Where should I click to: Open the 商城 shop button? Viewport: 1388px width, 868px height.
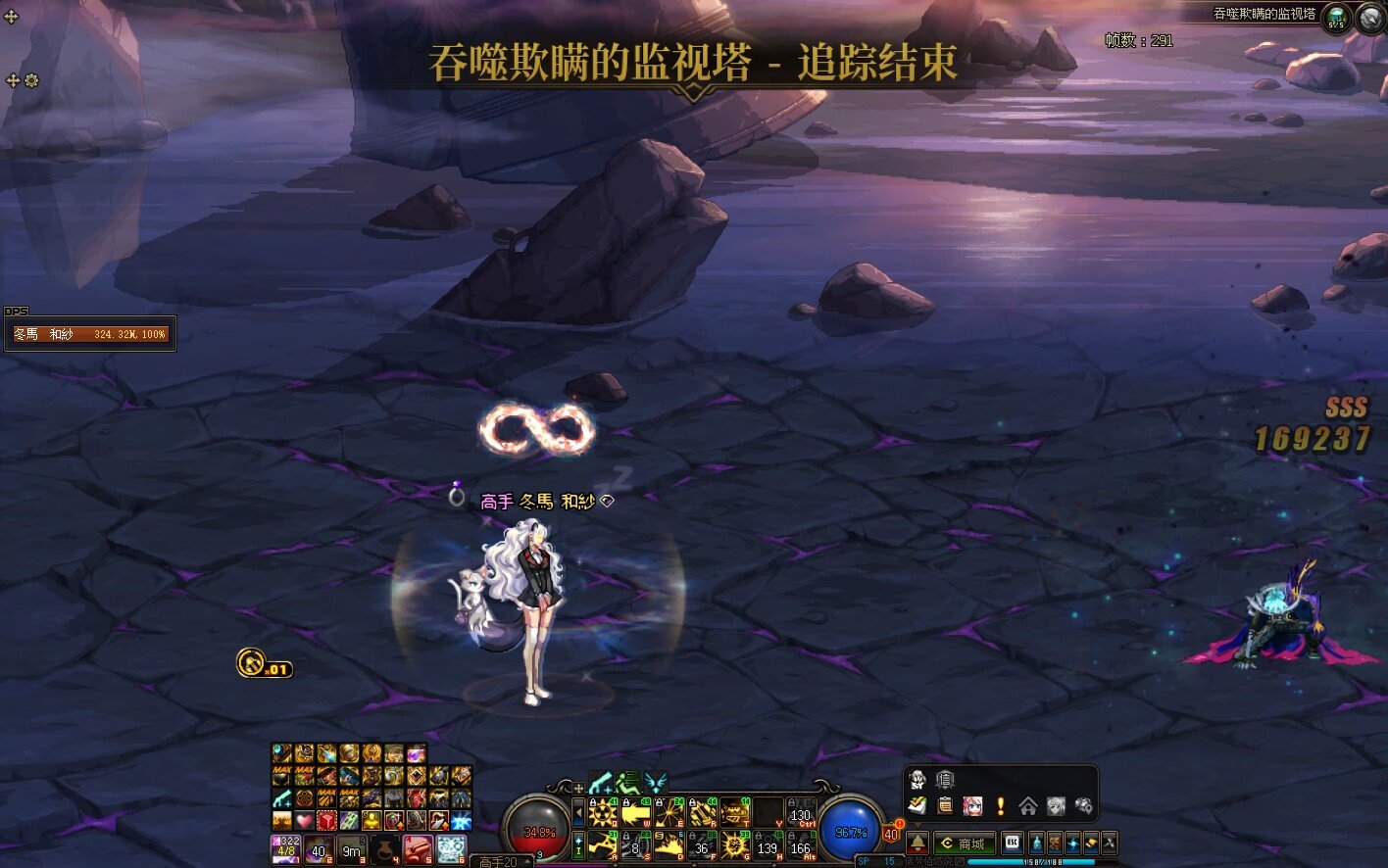coord(964,844)
